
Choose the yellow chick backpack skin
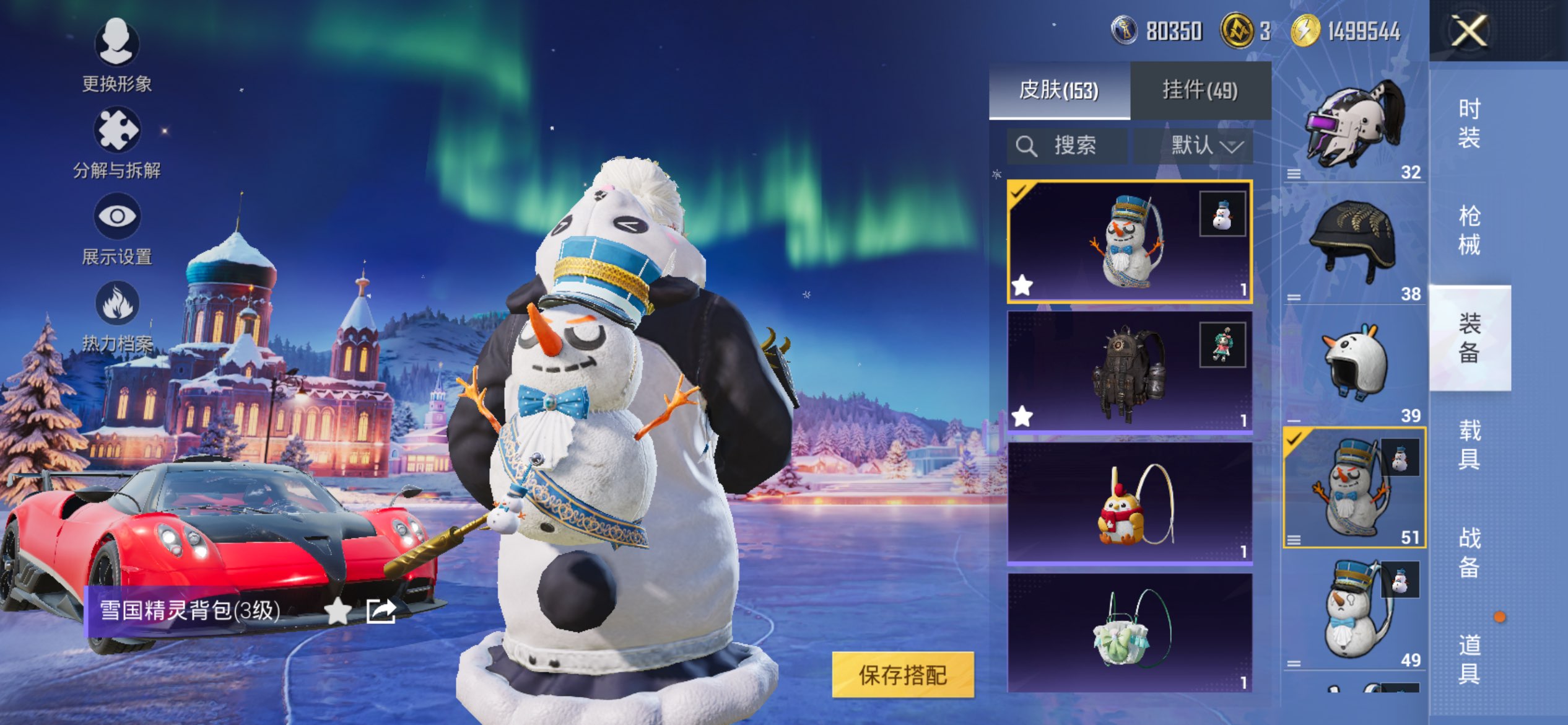[1130, 503]
